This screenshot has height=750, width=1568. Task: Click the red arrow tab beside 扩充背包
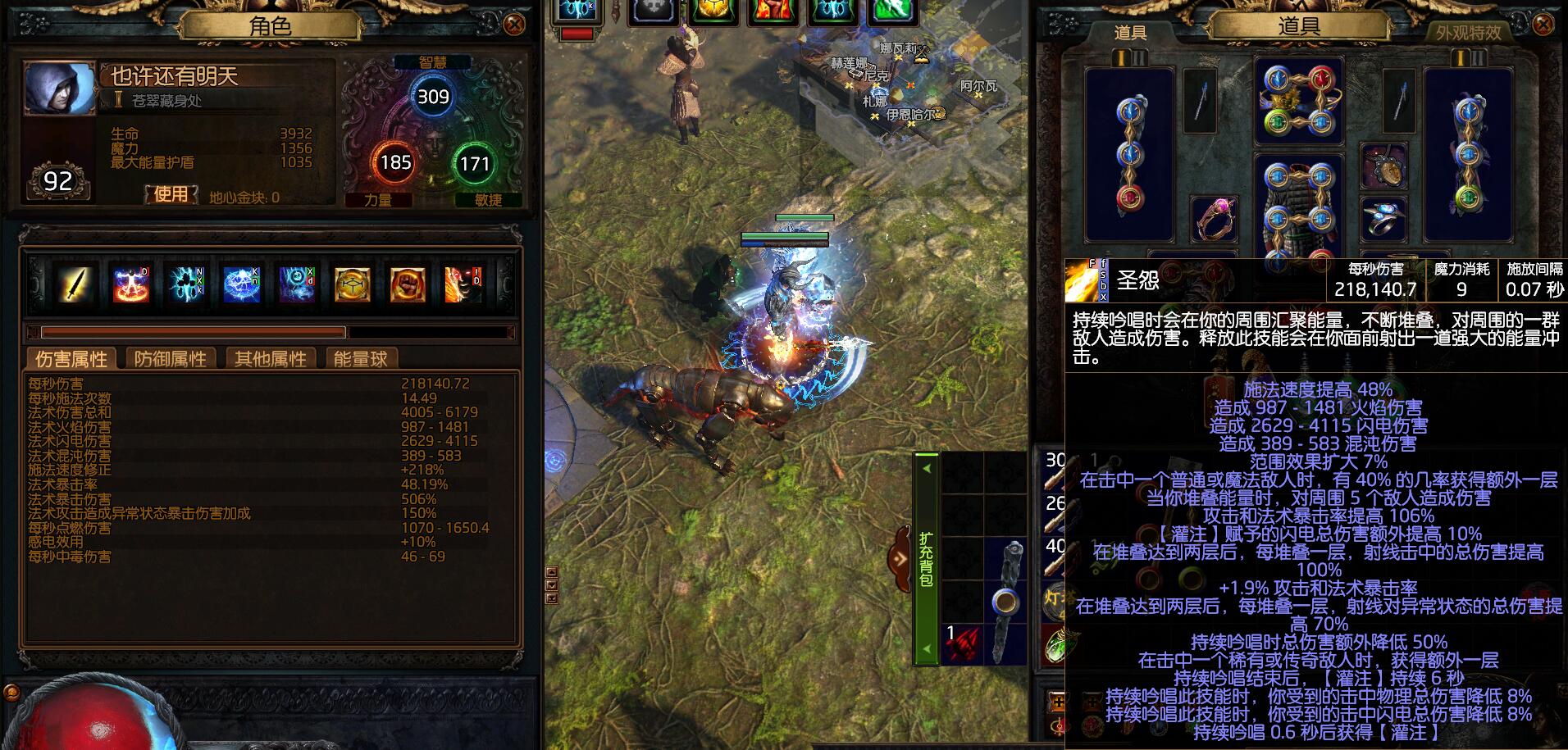(x=900, y=559)
